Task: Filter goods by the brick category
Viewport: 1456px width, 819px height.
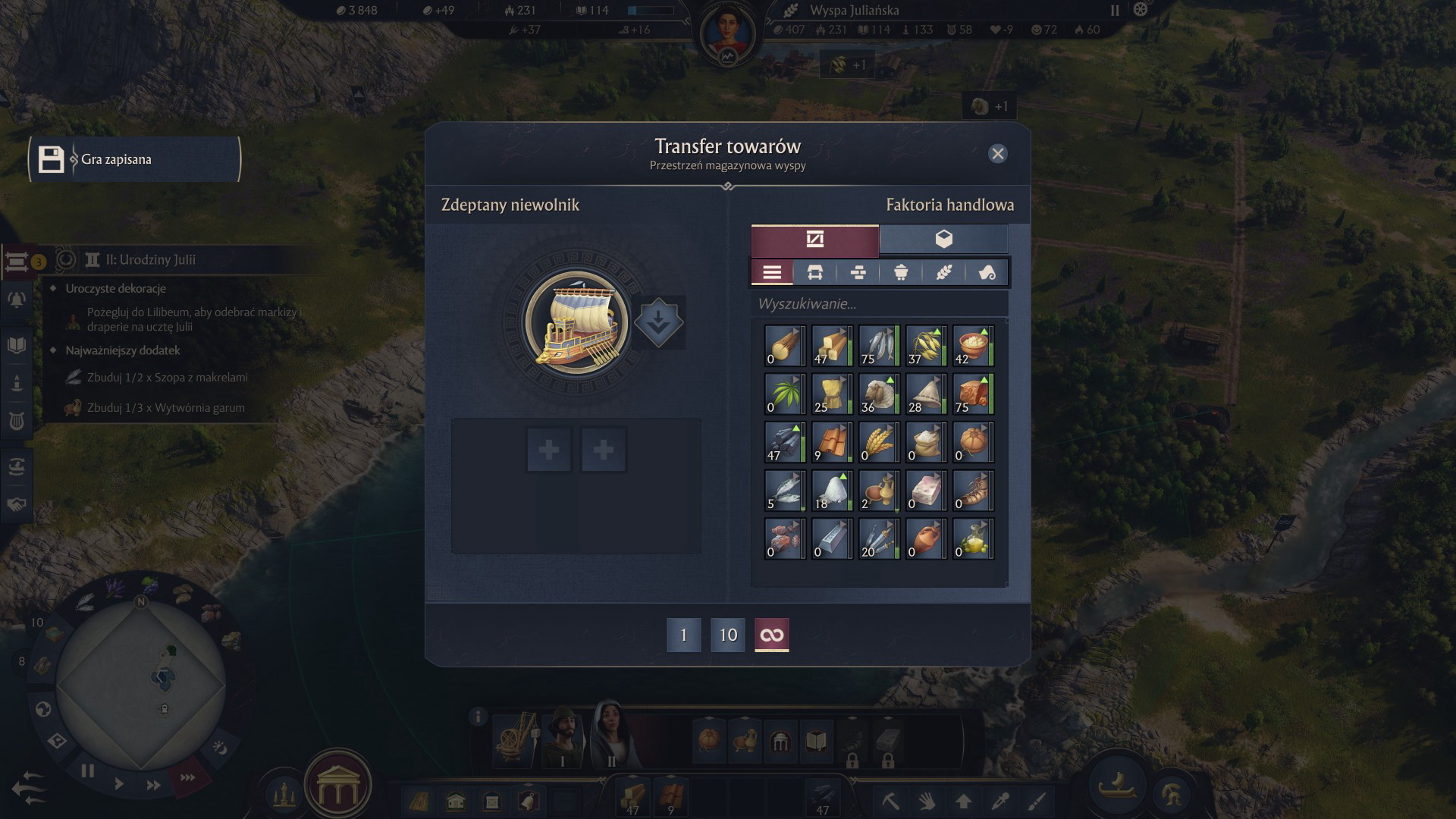Action: (x=858, y=273)
